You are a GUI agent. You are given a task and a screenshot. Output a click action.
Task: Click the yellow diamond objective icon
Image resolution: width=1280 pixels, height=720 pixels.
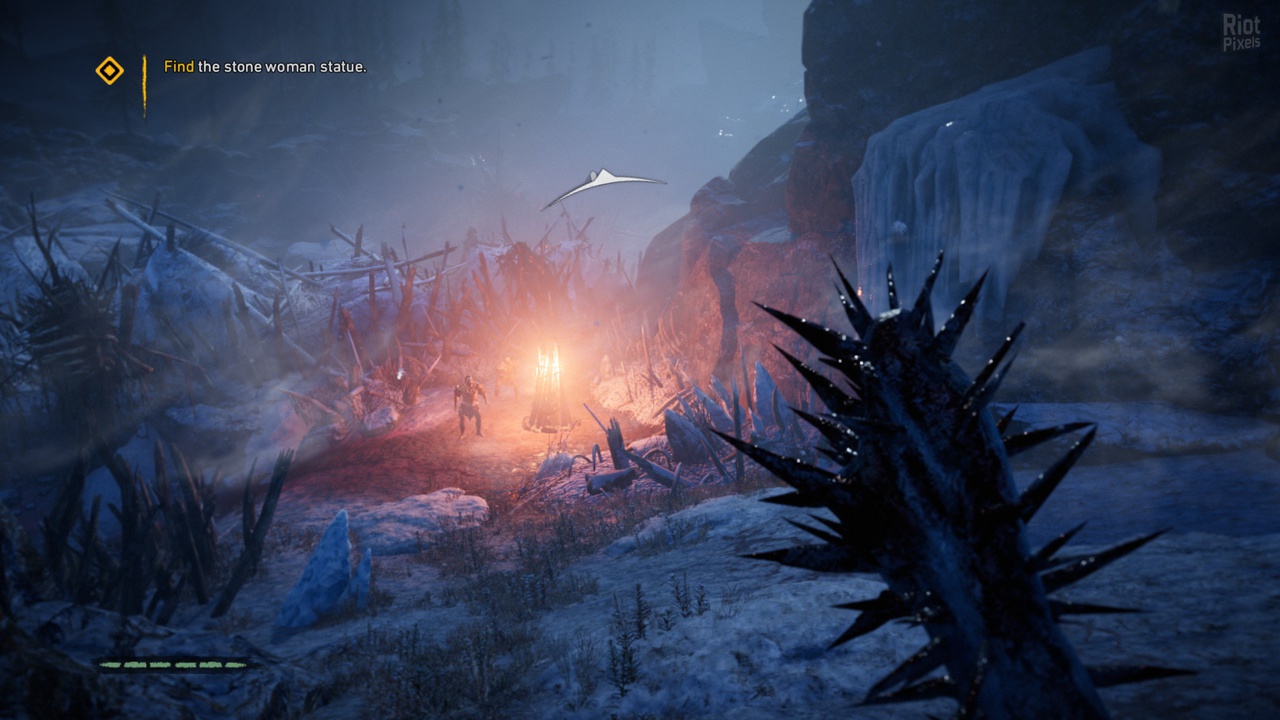click(x=109, y=70)
